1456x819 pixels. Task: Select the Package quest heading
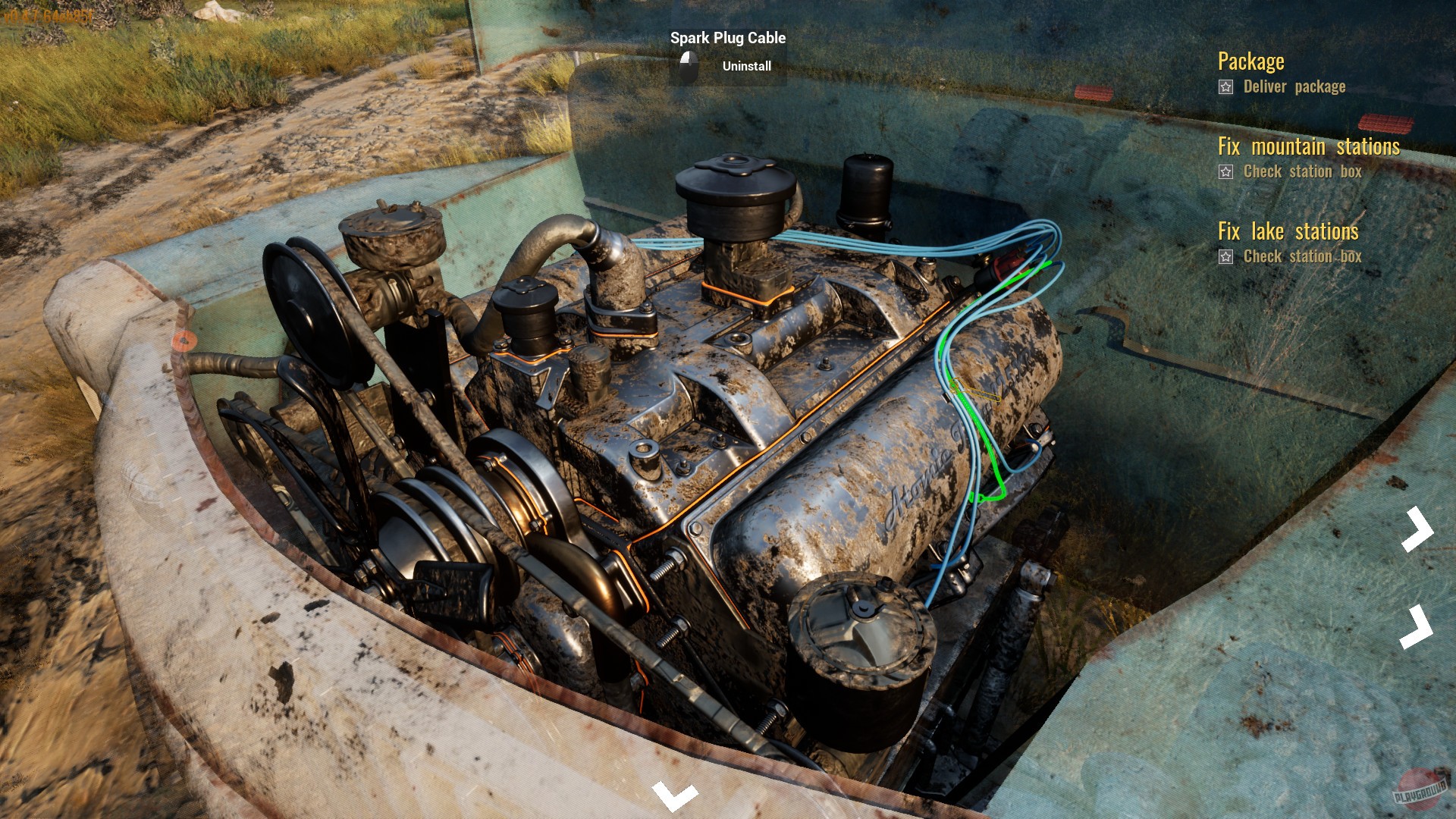1250,61
